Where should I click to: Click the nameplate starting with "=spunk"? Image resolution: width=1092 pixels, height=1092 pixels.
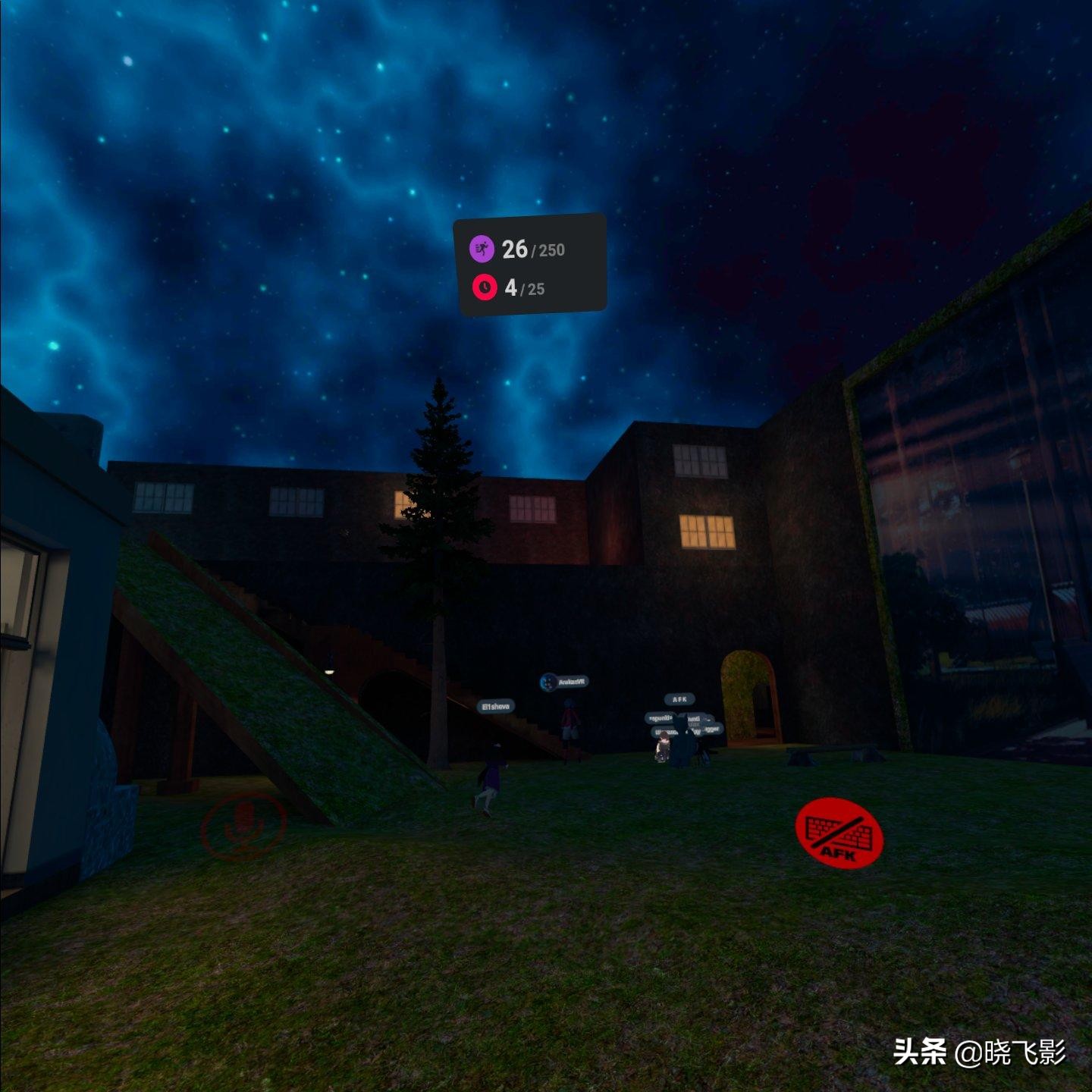tap(661, 717)
